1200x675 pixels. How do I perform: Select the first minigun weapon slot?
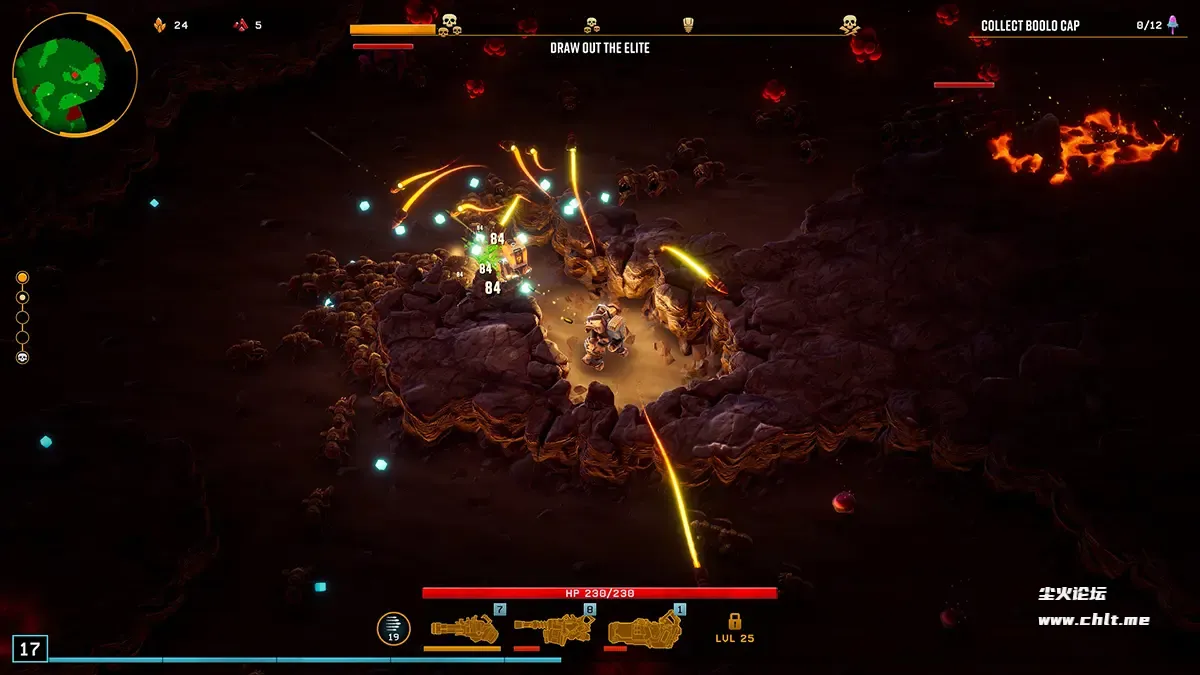pos(464,629)
